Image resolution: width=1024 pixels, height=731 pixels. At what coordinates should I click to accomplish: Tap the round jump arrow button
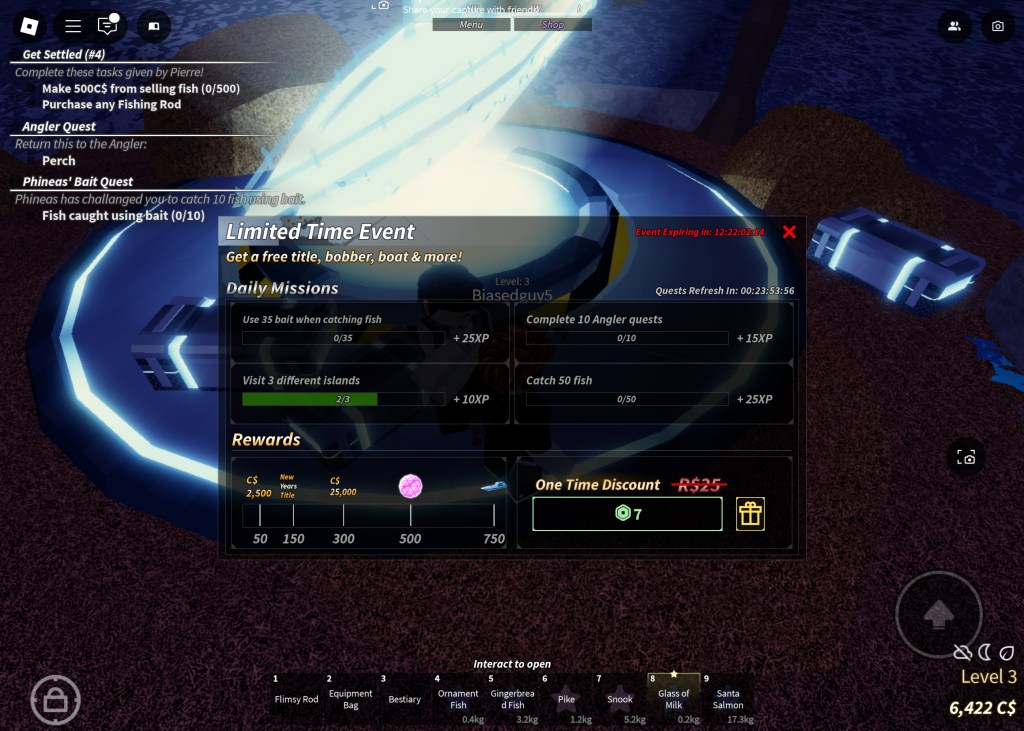pos(938,615)
